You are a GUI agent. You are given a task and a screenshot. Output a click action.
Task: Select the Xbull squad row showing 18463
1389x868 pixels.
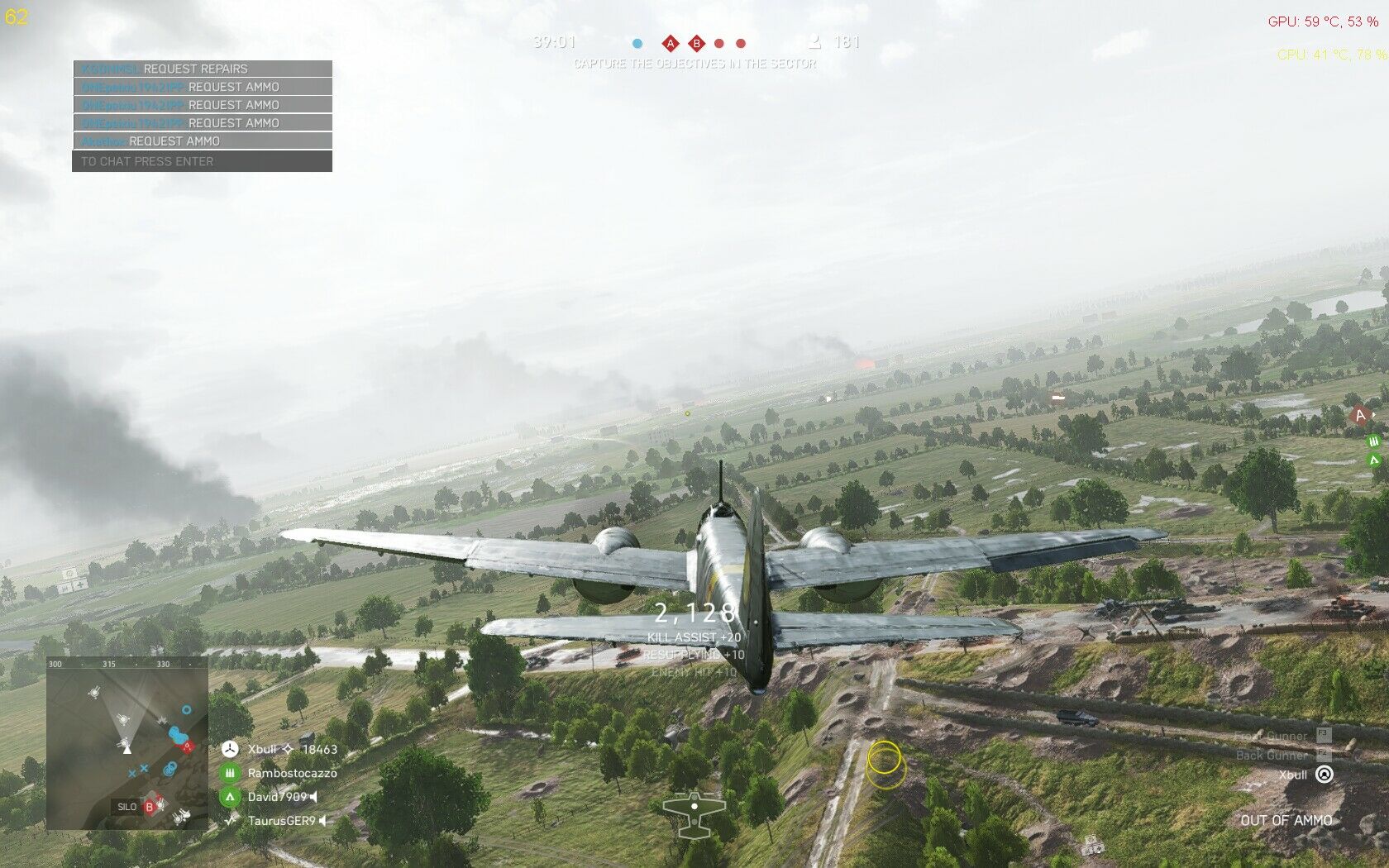click(281, 749)
